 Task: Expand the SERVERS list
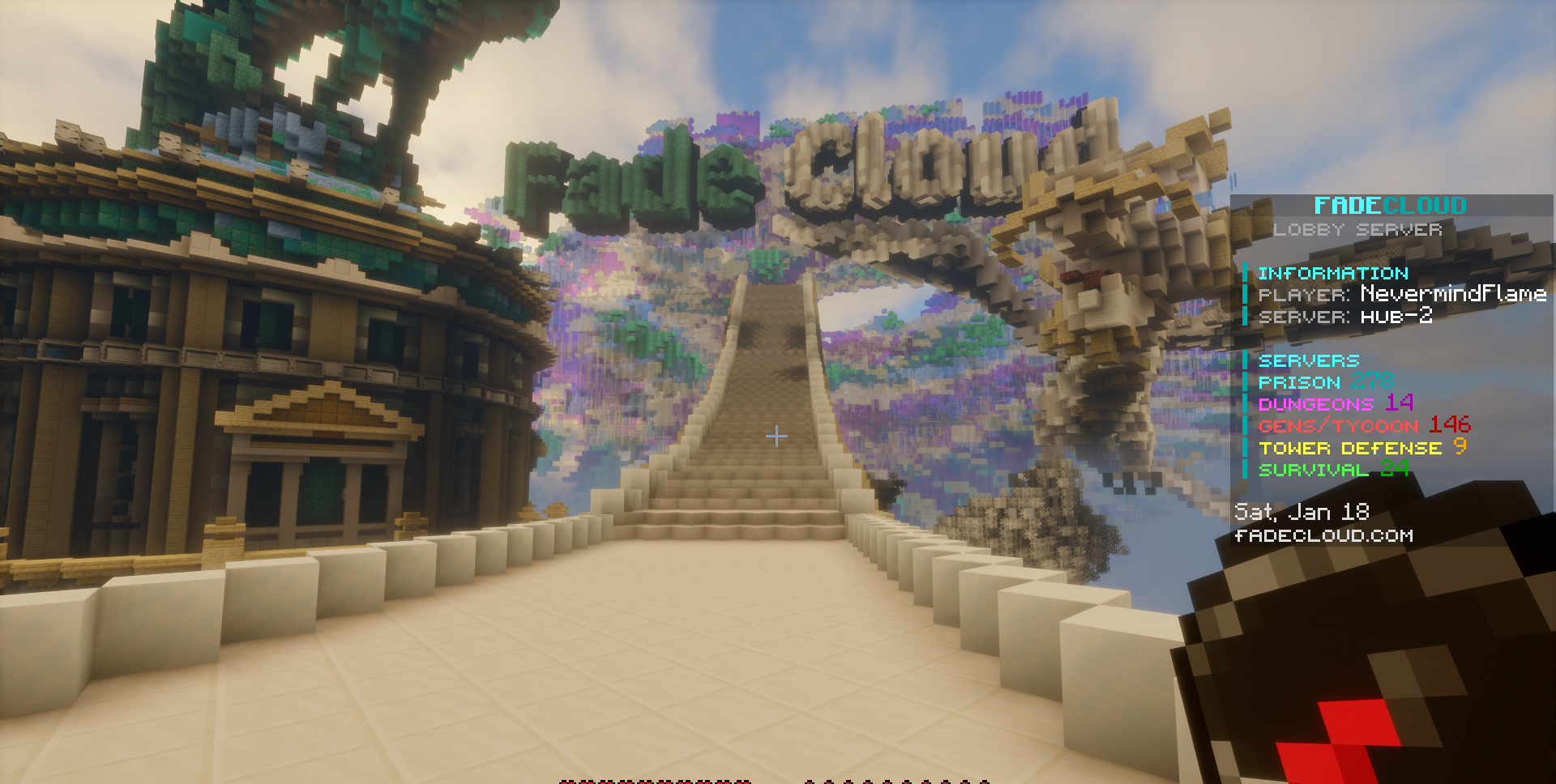click(x=1309, y=360)
